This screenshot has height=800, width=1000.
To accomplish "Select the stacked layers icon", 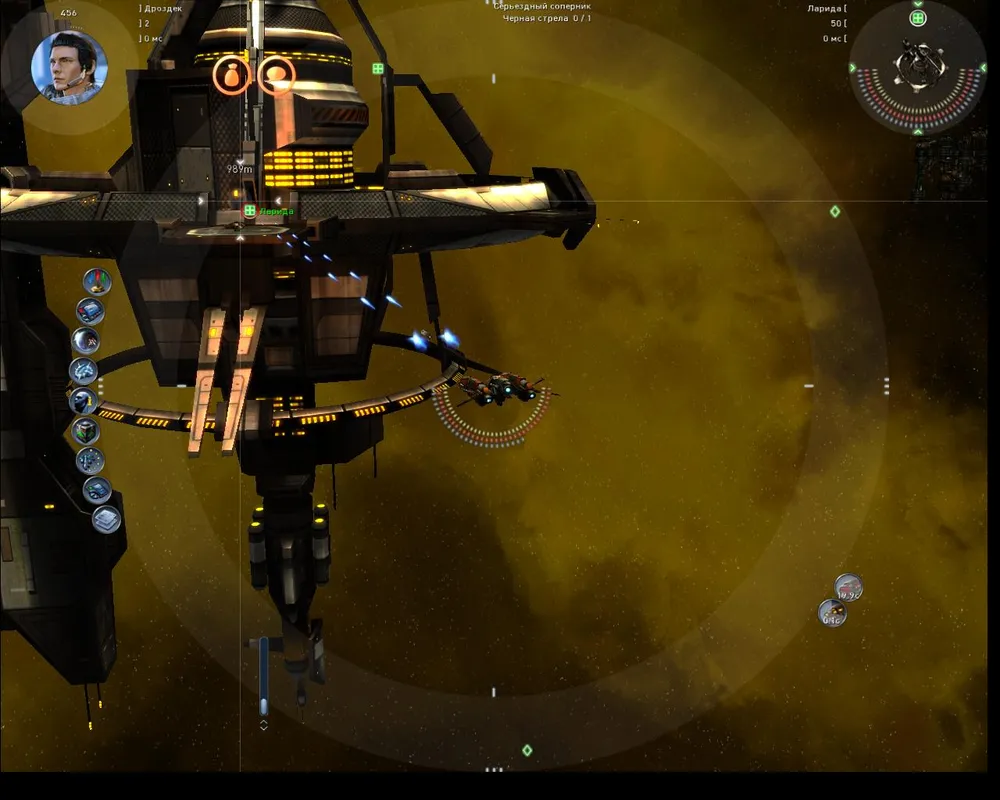I will 106,519.
